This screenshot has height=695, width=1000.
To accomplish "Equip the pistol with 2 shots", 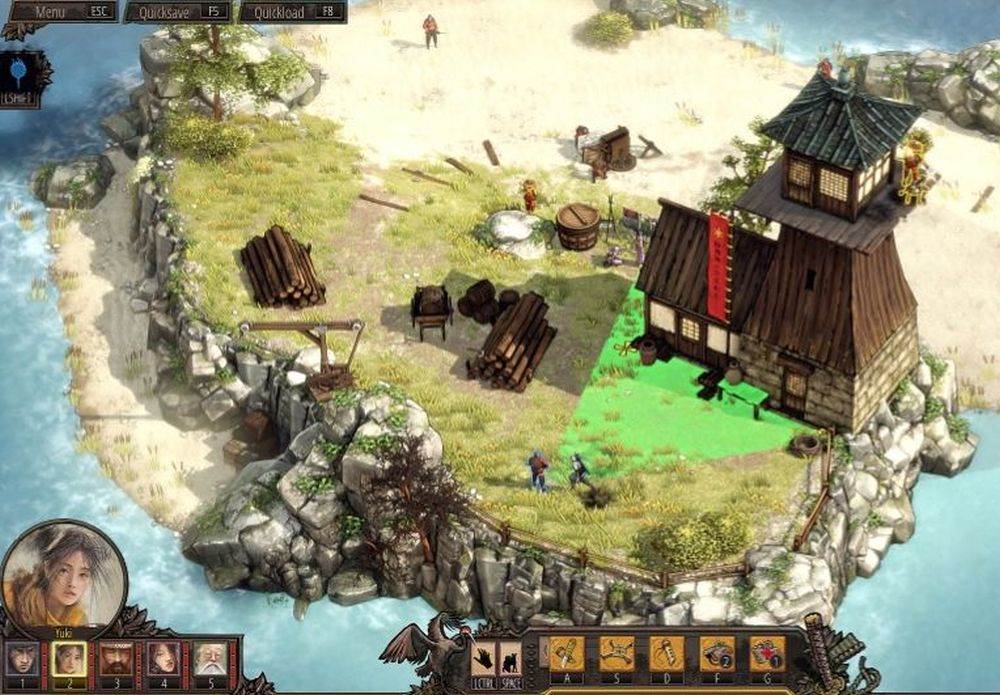I will click(x=716, y=654).
